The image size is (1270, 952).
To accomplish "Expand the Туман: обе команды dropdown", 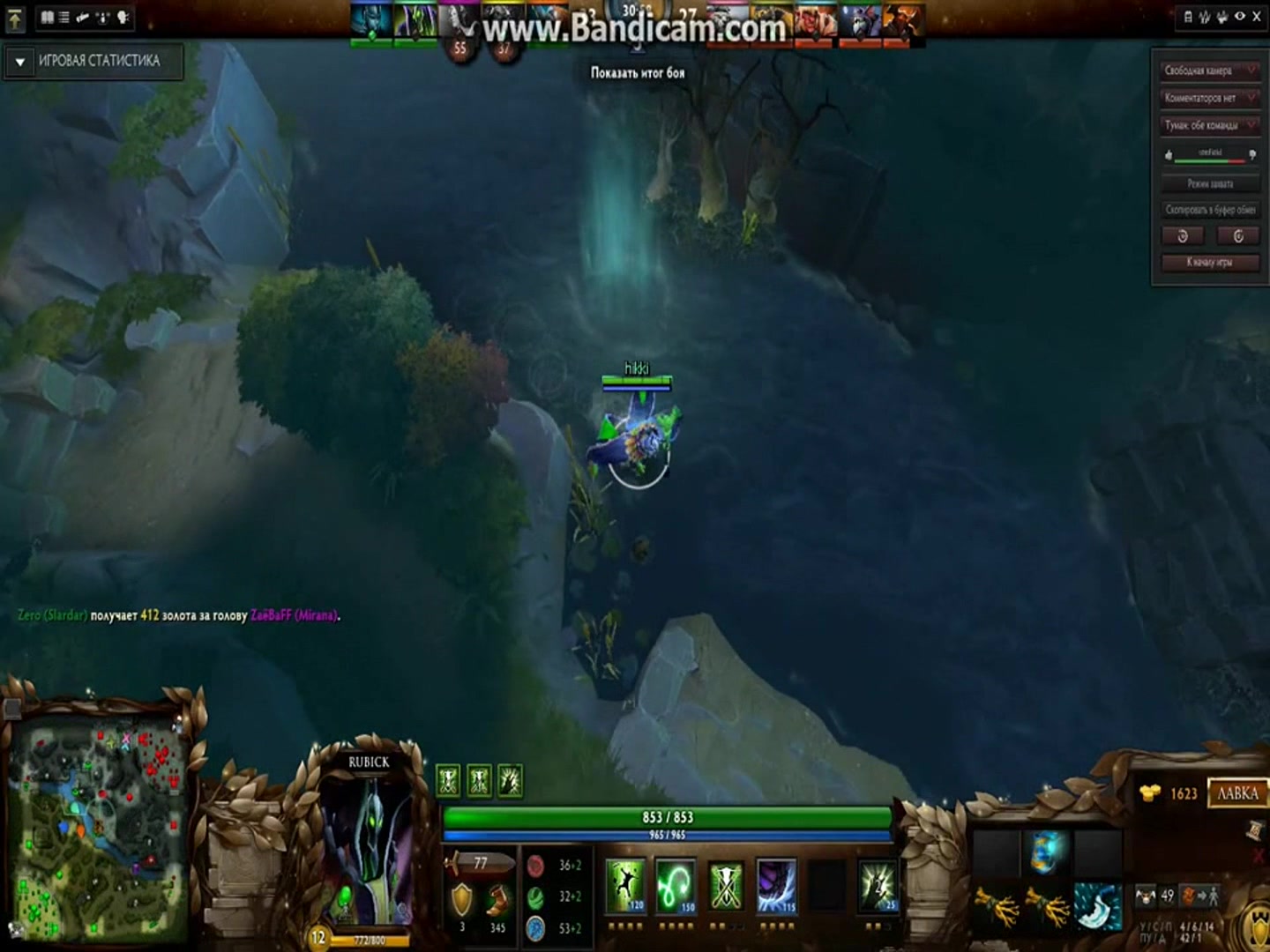I will 1210,125.
